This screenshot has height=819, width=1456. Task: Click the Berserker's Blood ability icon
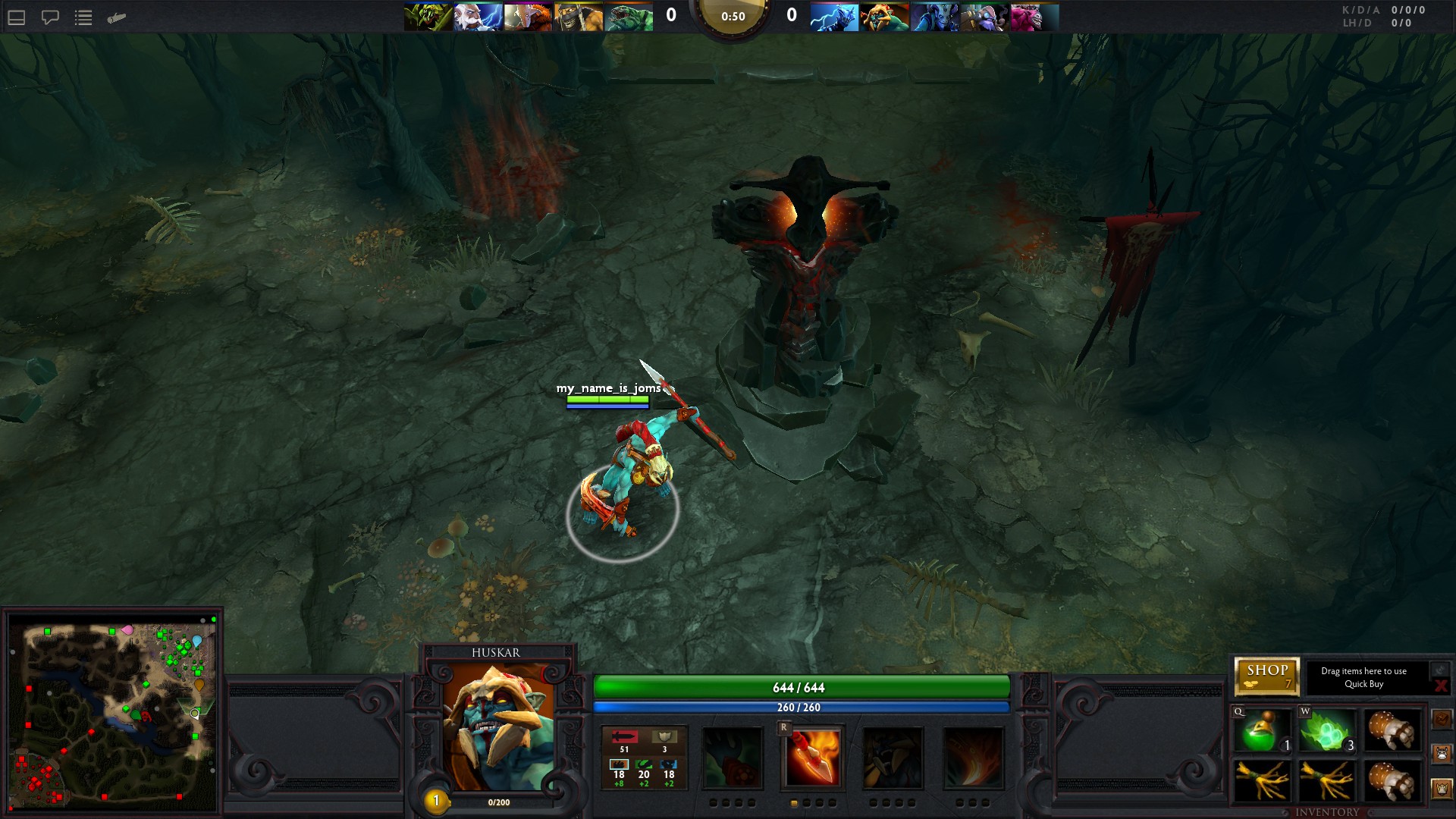(x=893, y=758)
